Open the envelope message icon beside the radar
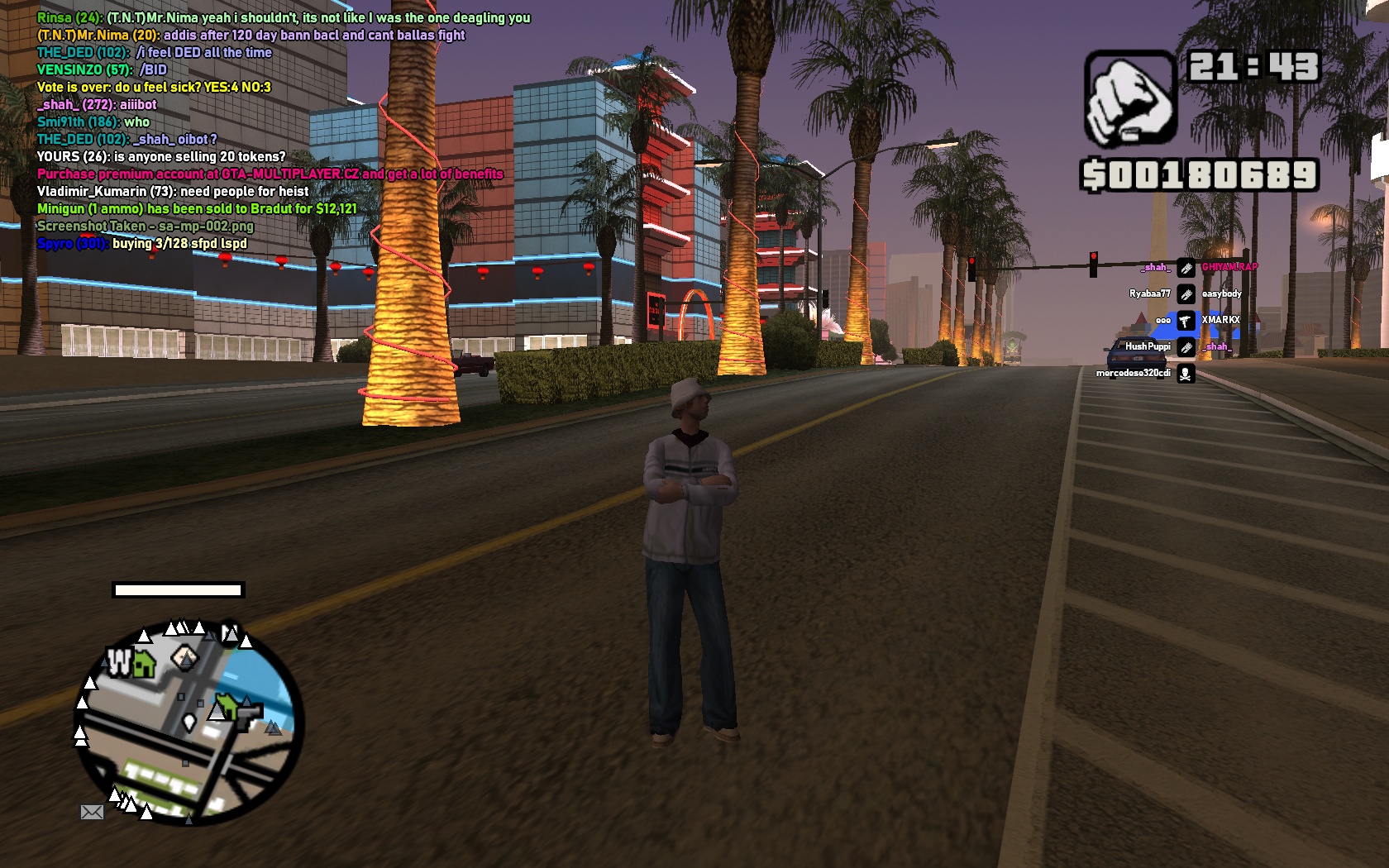This screenshot has height=868, width=1389. (92, 813)
